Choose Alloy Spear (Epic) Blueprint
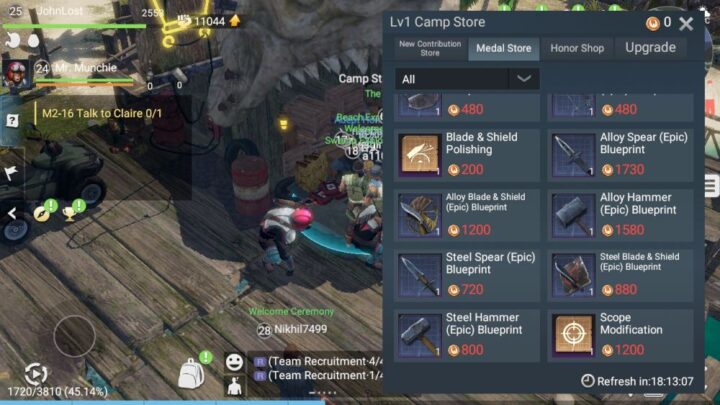The height and width of the screenshot is (405, 720). pyautogui.click(x=620, y=154)
